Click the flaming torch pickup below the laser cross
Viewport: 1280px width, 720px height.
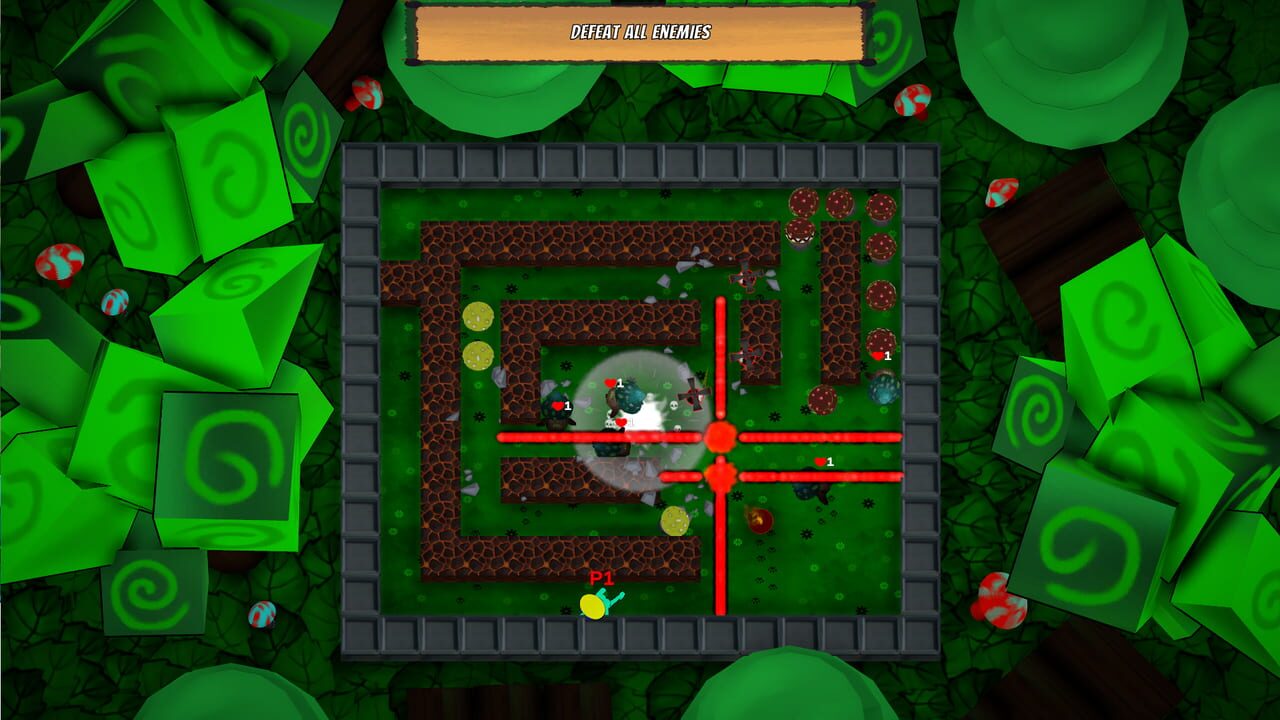(762, 519)
